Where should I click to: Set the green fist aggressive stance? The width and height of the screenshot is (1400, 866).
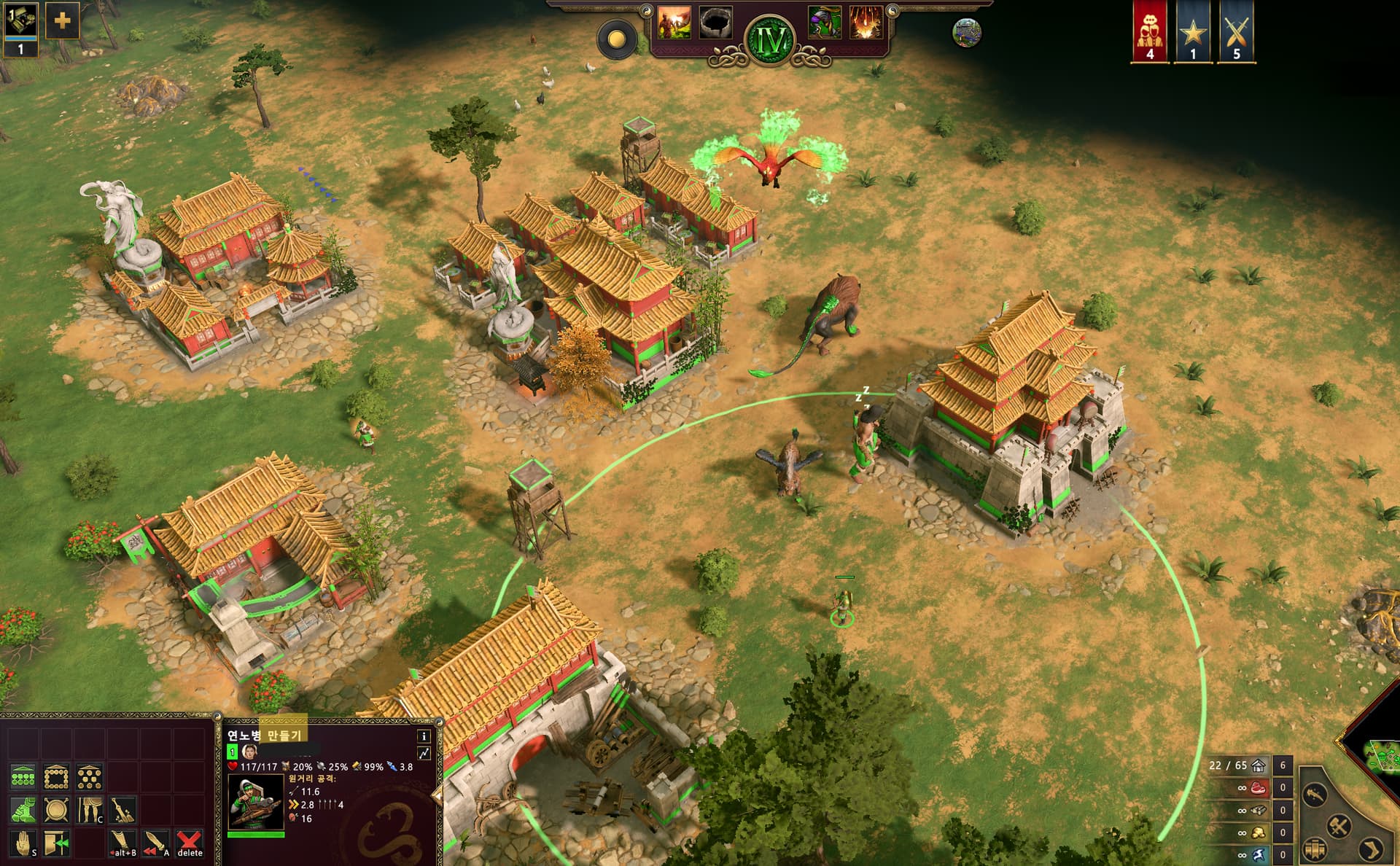coord(23,810)
